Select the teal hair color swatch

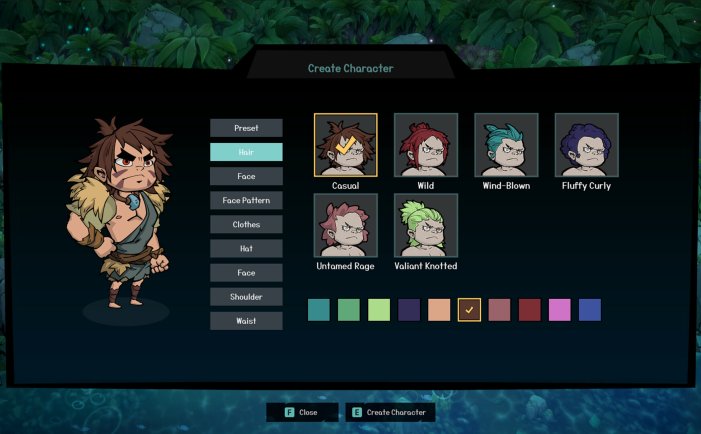(x=319, y=310)
